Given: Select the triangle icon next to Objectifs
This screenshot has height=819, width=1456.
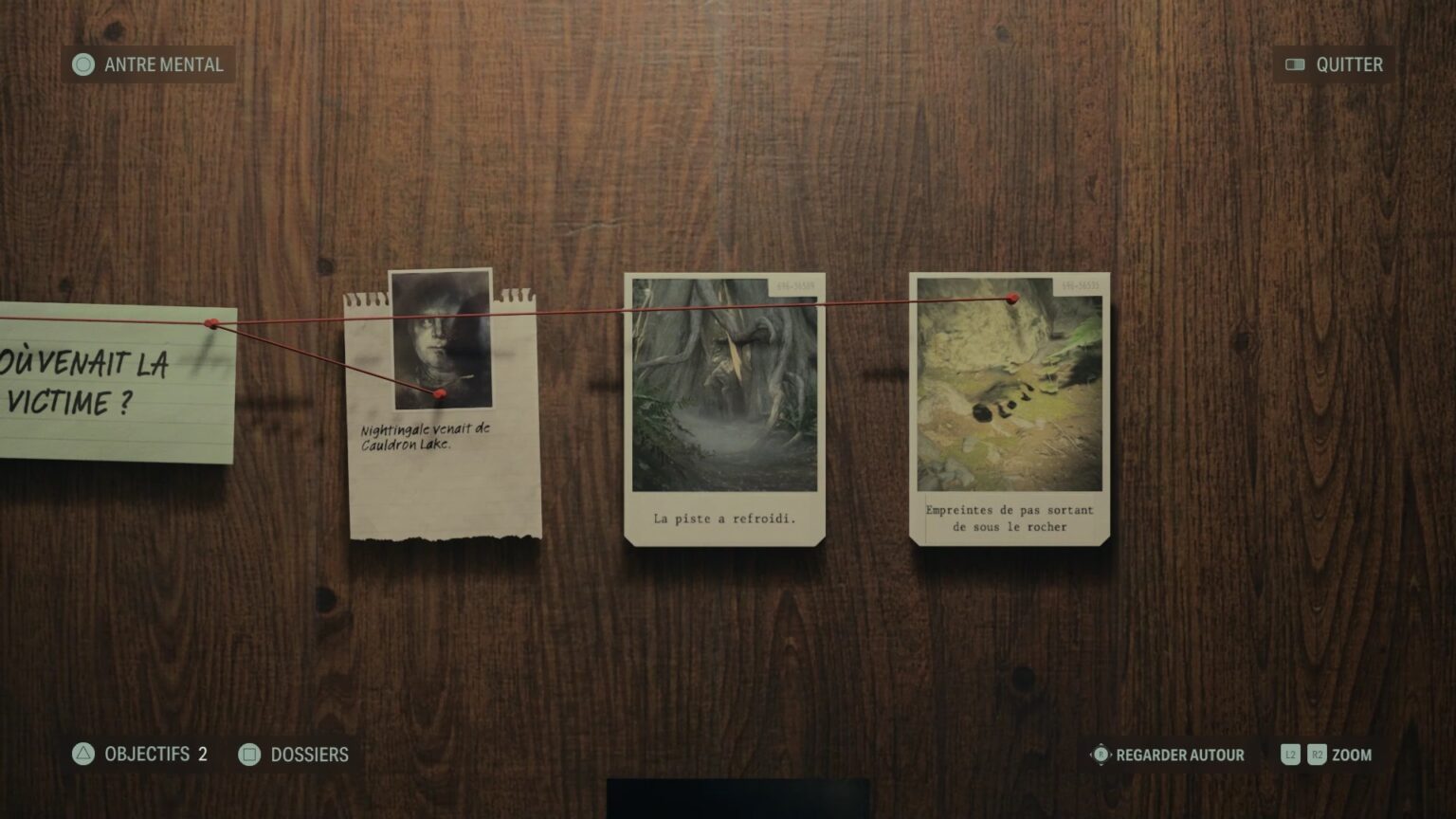Looking at the screenshot, I should coord(82,755).
